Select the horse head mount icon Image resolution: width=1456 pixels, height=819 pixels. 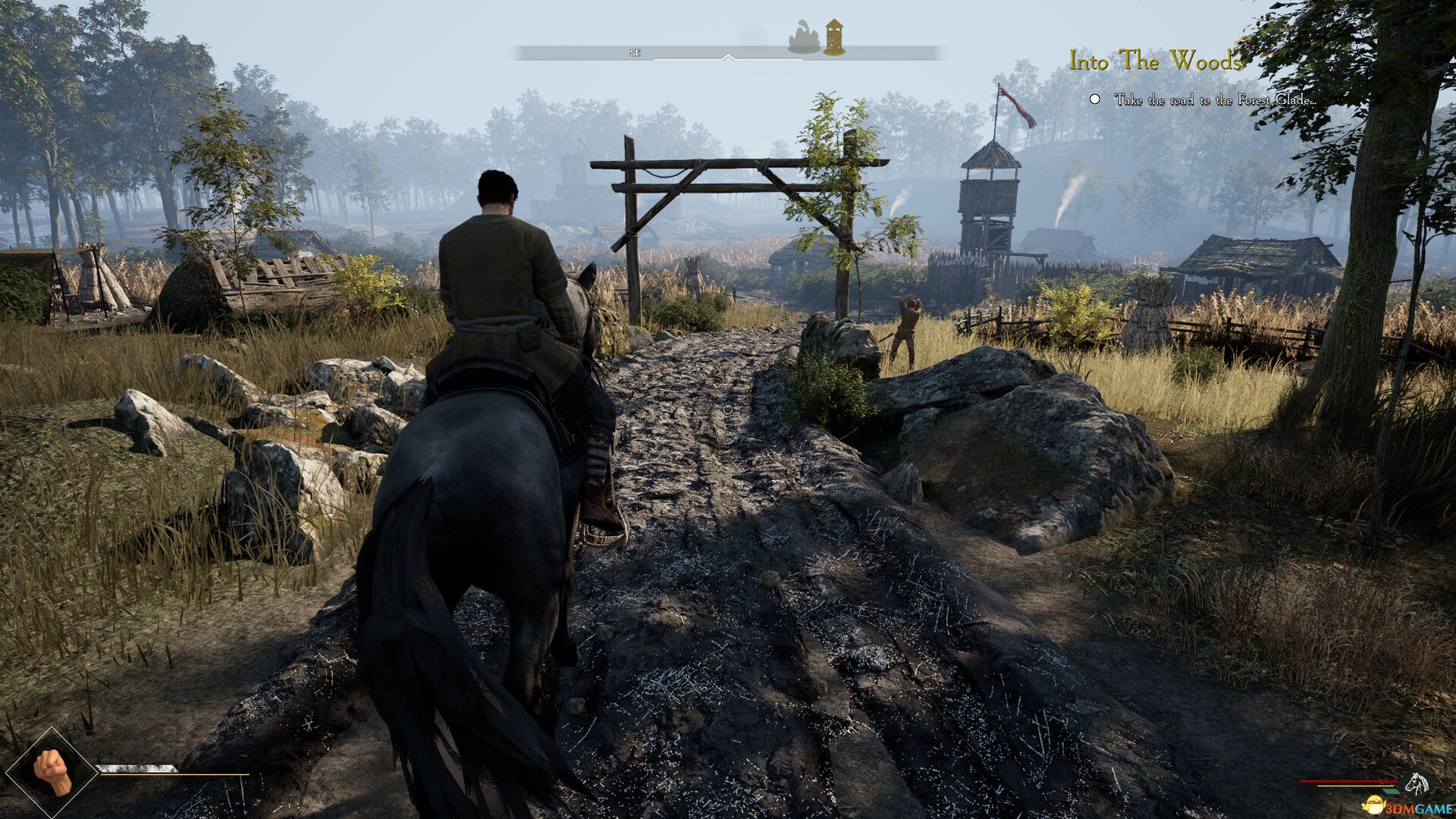(x=1415, y=782)
